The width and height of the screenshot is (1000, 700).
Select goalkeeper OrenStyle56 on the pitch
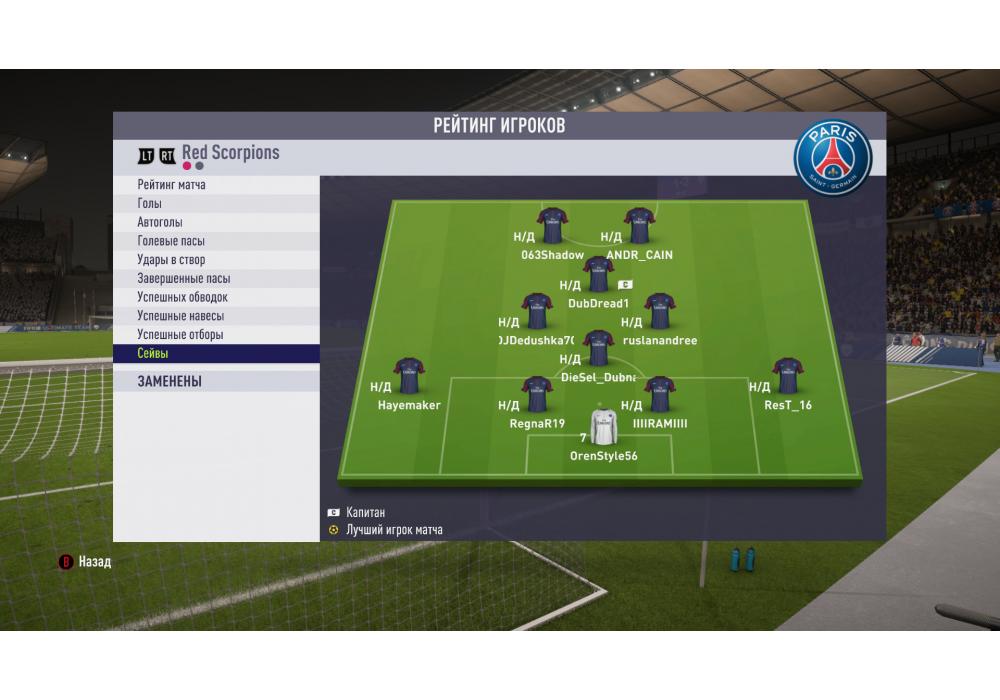click(x=603, y=427)
